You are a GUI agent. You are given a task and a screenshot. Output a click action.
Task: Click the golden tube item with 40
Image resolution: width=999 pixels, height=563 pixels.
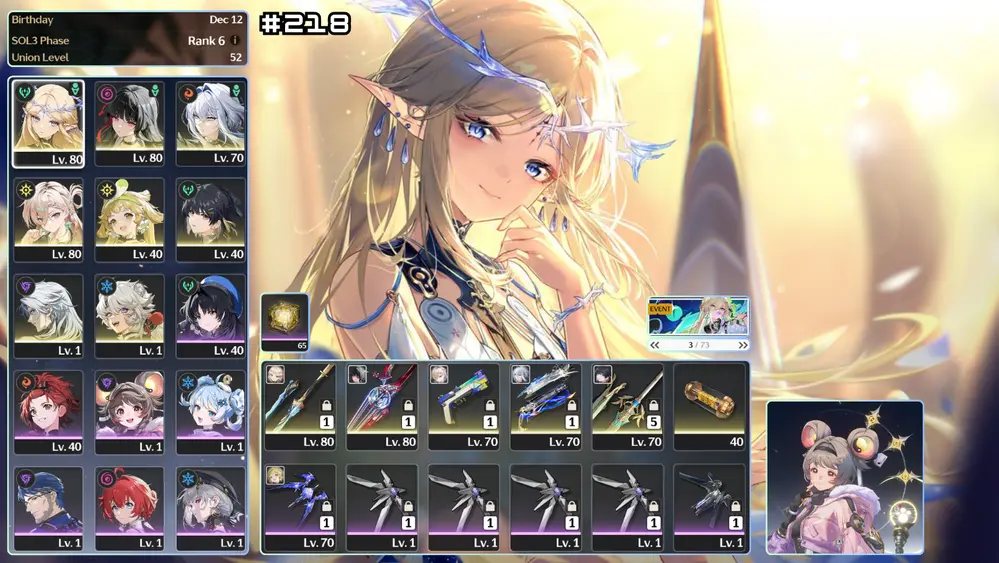[709, 406]
